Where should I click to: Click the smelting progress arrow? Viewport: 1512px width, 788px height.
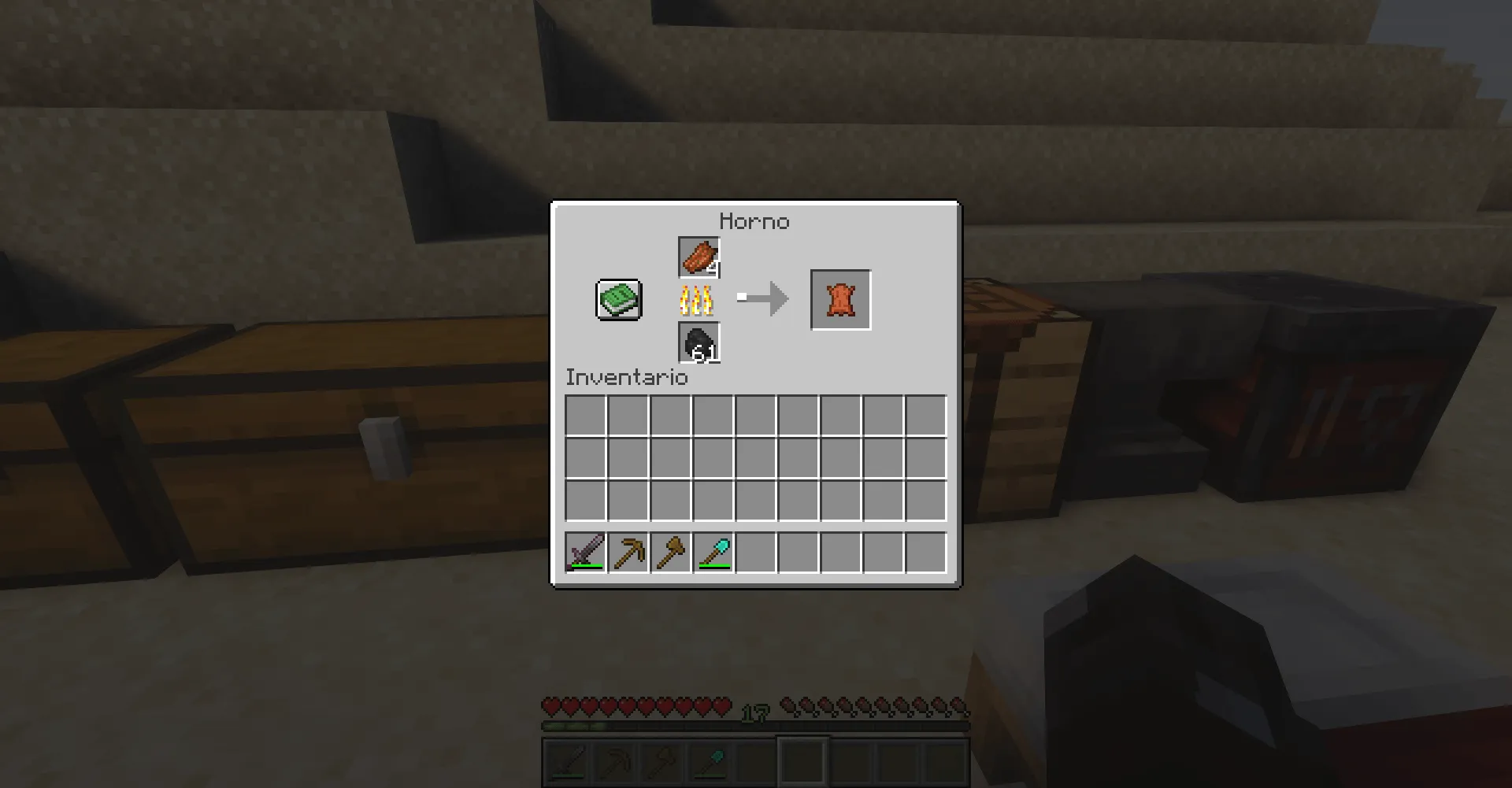pyautogui.click(x=762, y=298)
